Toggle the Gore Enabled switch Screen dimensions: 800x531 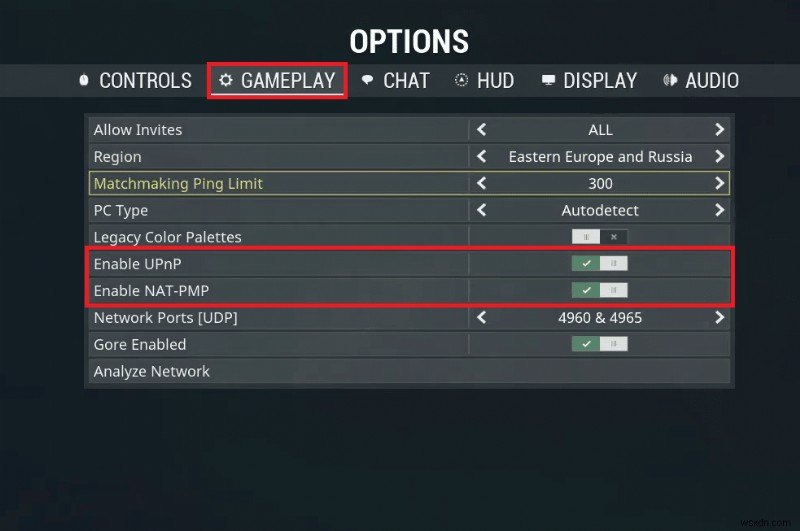click(600, 345)
